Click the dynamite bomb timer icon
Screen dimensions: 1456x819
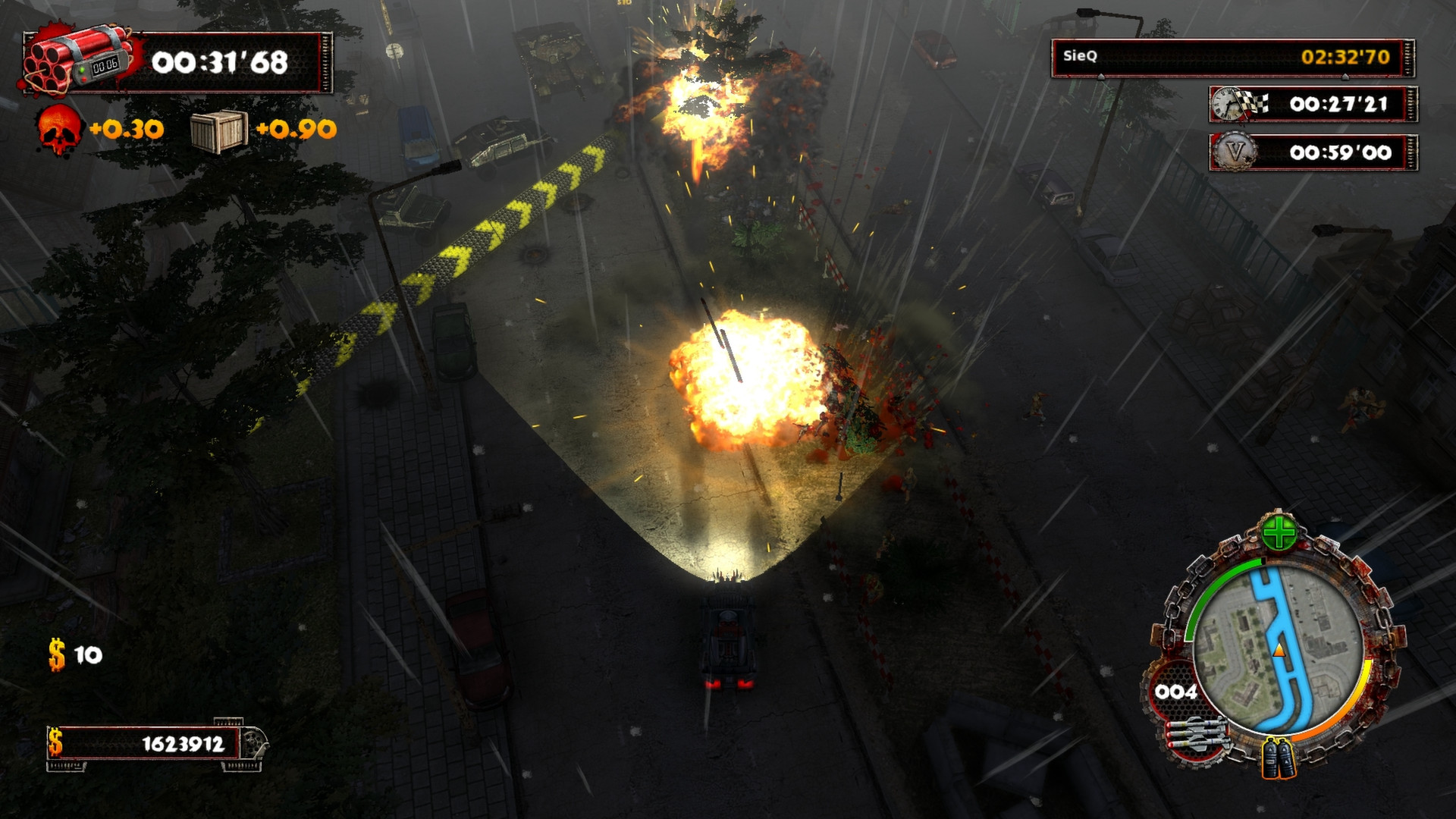pyautogui.click(x=72, y=57)
